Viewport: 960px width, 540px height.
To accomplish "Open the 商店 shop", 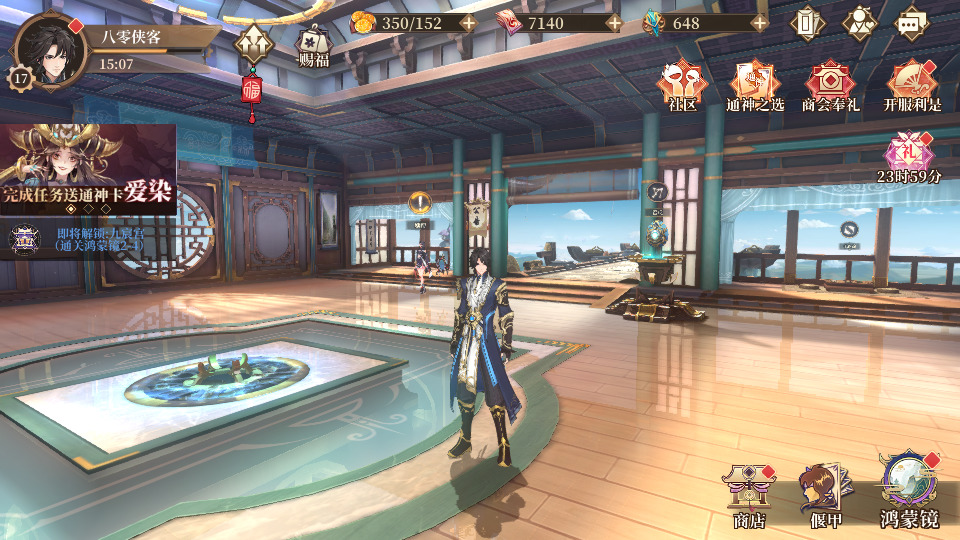I will point(749,494).
